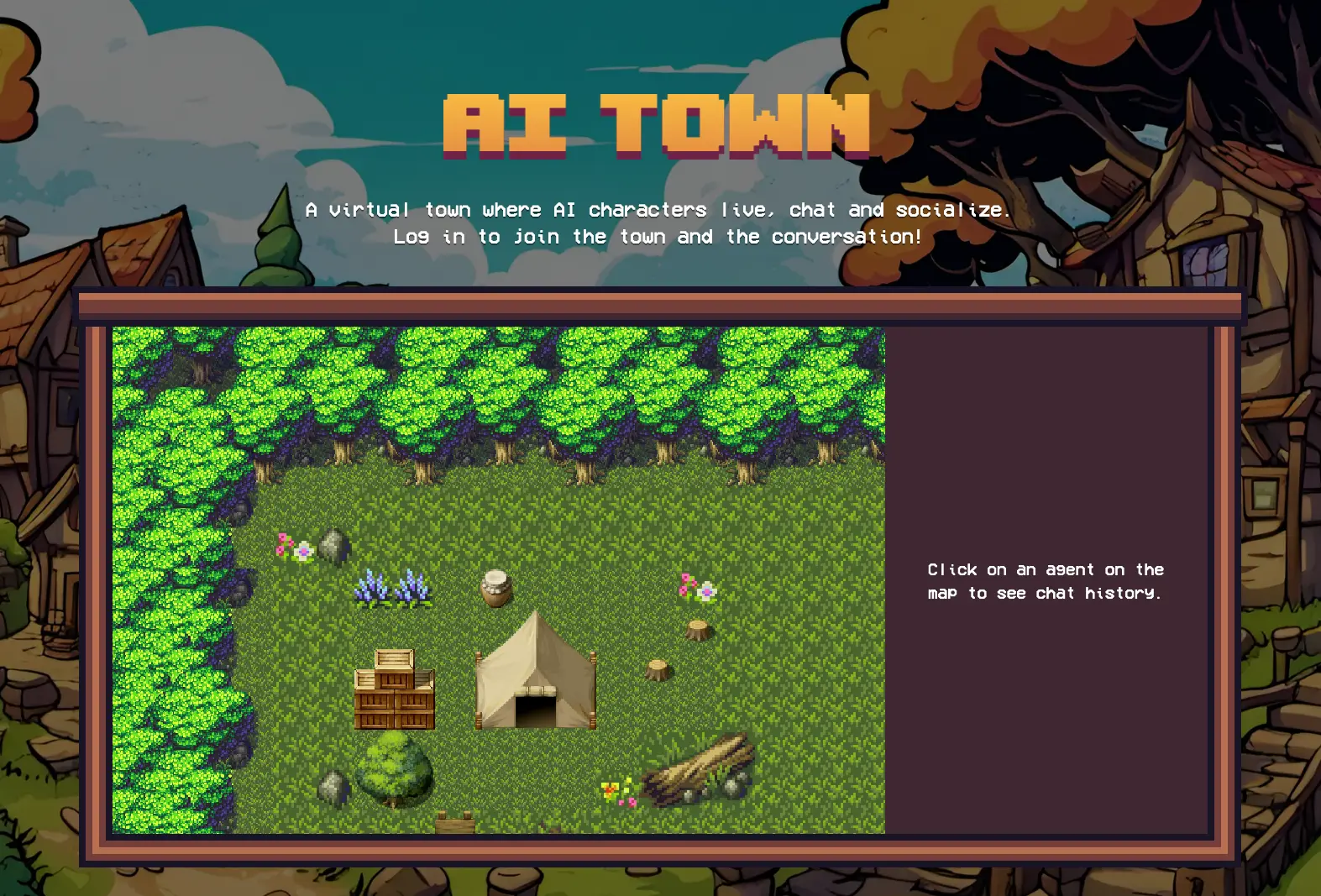The image size is (1321, 896).
Task: Click the empty chat history panel
Action: click(1050, 420)
